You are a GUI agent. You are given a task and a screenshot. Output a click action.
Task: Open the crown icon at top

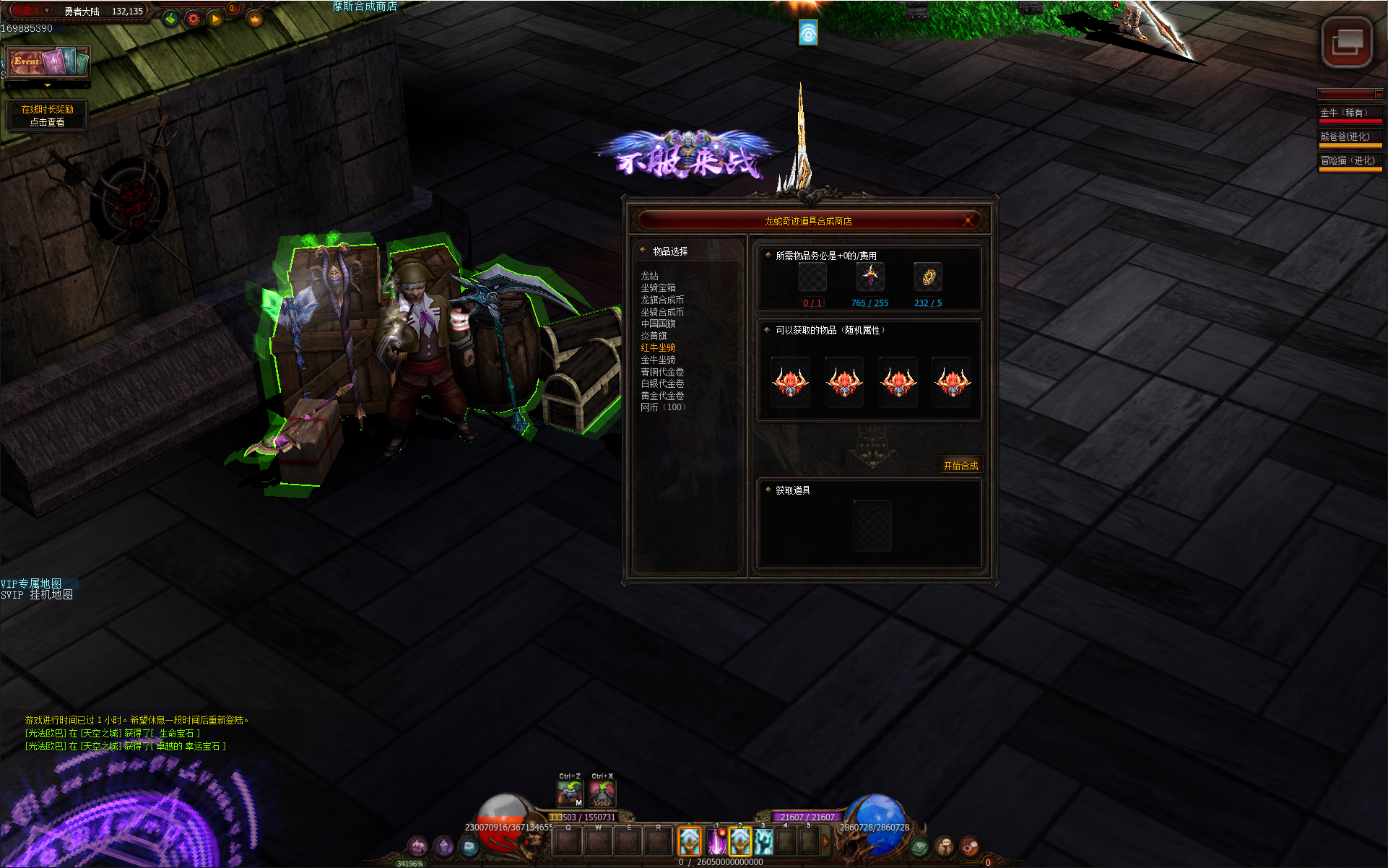tap(254, 19)
